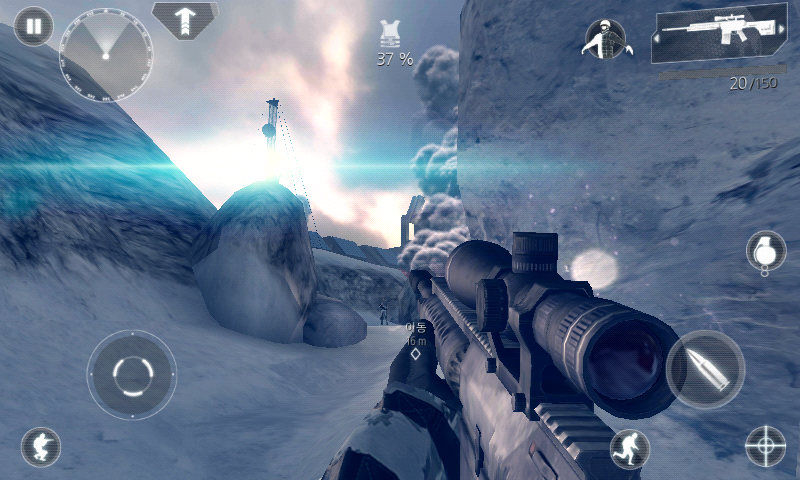
Task: Aim down the scope with crosshair button
Action: coord(766,445)
